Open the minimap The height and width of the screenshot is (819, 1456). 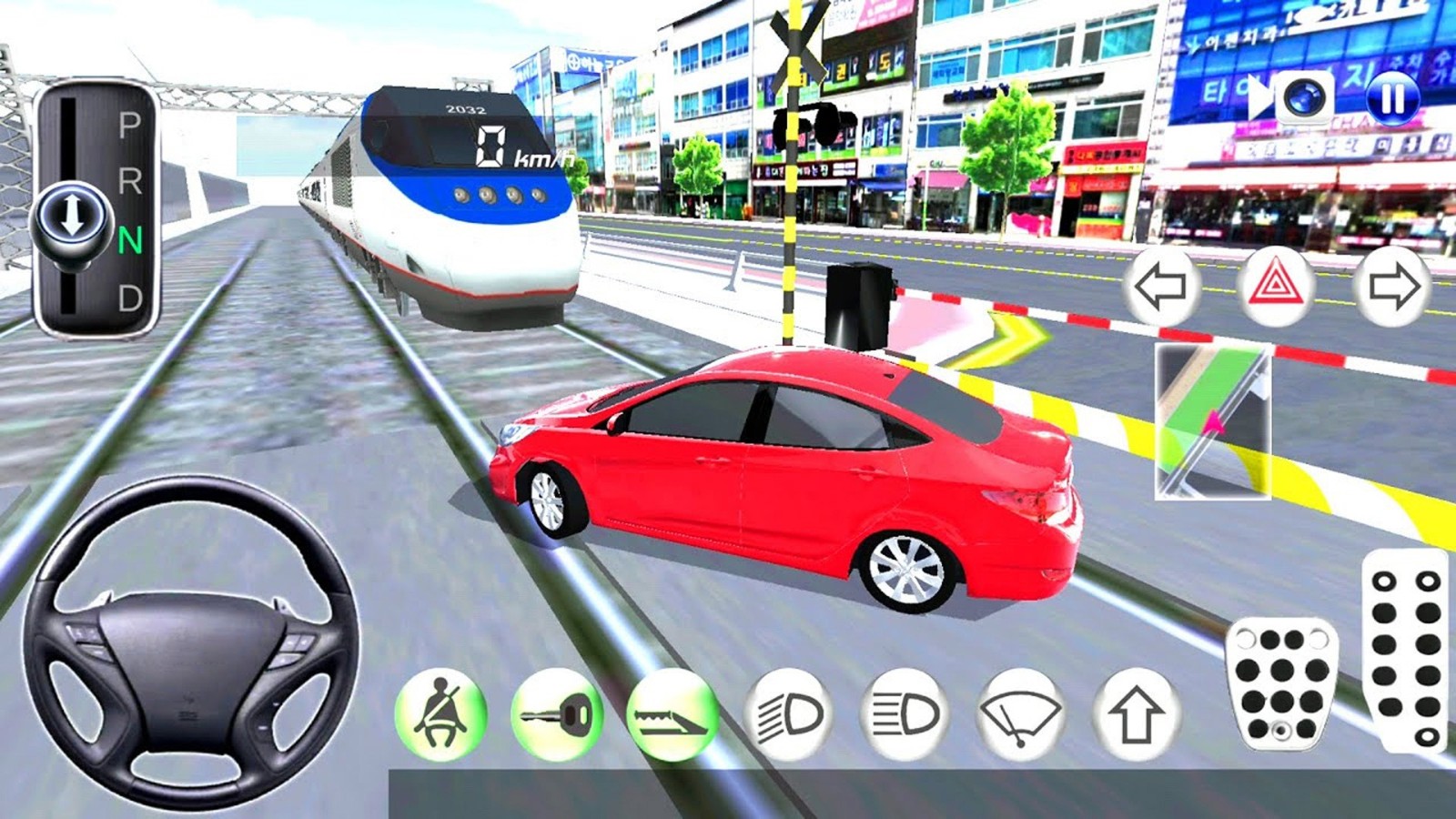pyautogui.click(x=1213, y=421)
